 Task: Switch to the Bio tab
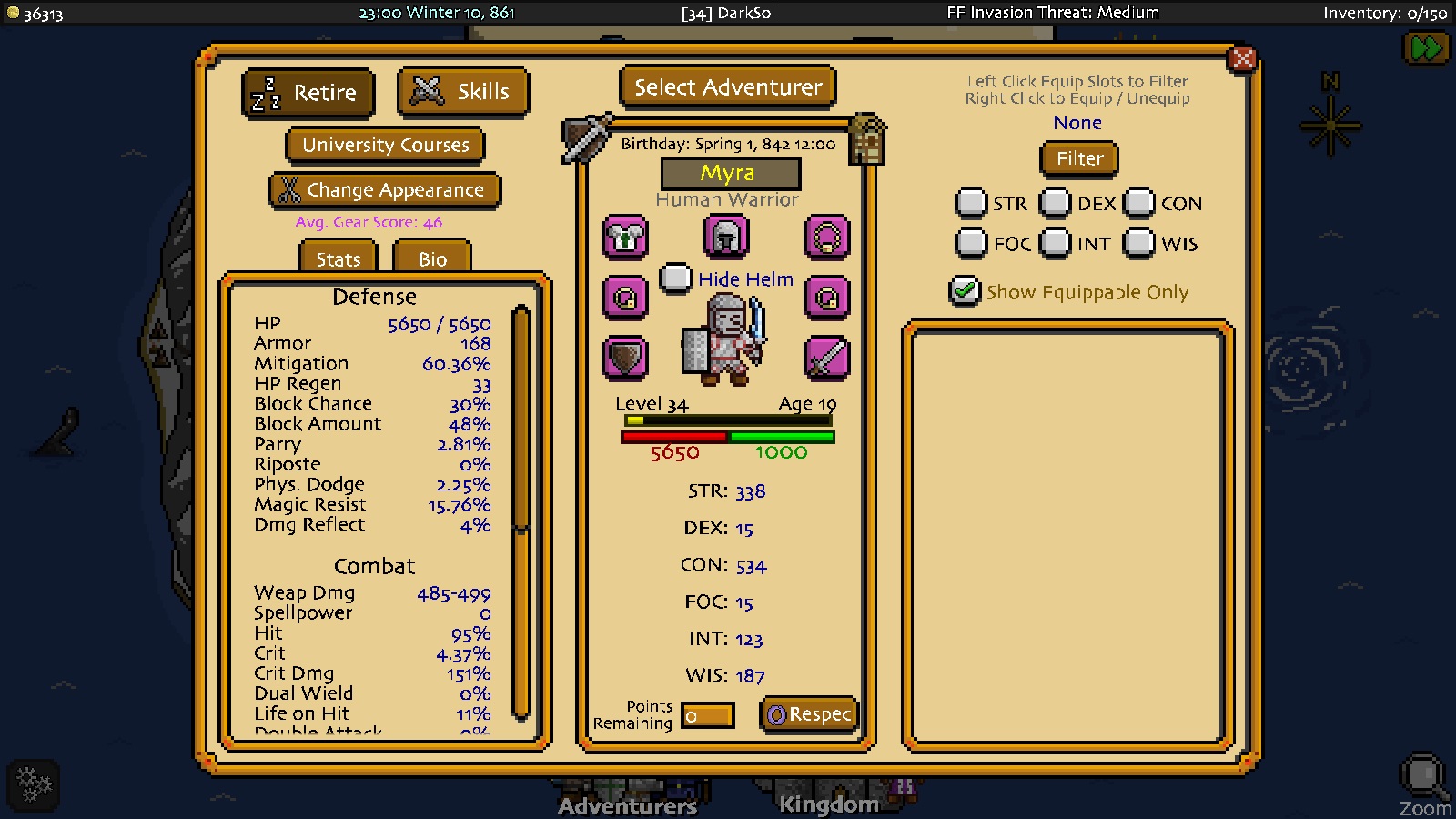pyautogui.click(x=430, y=259)
